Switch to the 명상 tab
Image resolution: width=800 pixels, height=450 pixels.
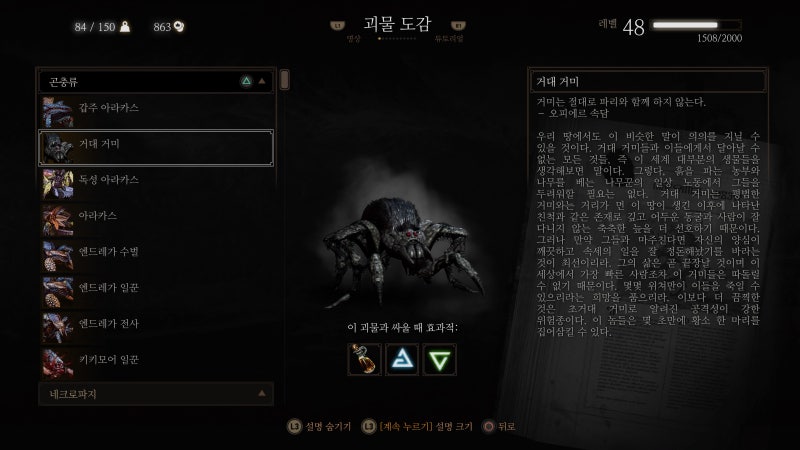(x=352, y=38)
